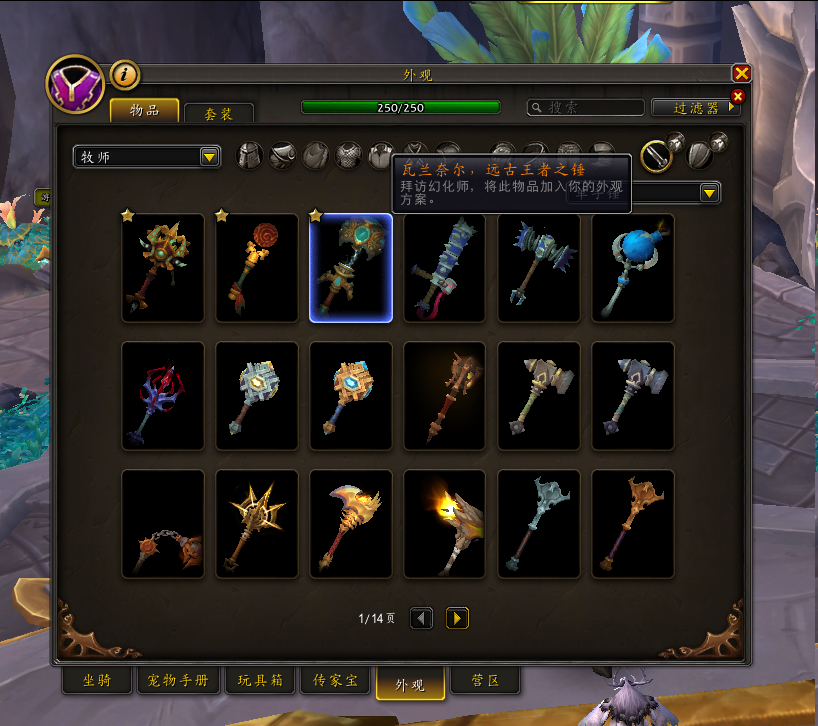Switch to the 玩具箱 toy box tab
The height and width of the screenshot is (726, 818).
(x=260, y=681)
